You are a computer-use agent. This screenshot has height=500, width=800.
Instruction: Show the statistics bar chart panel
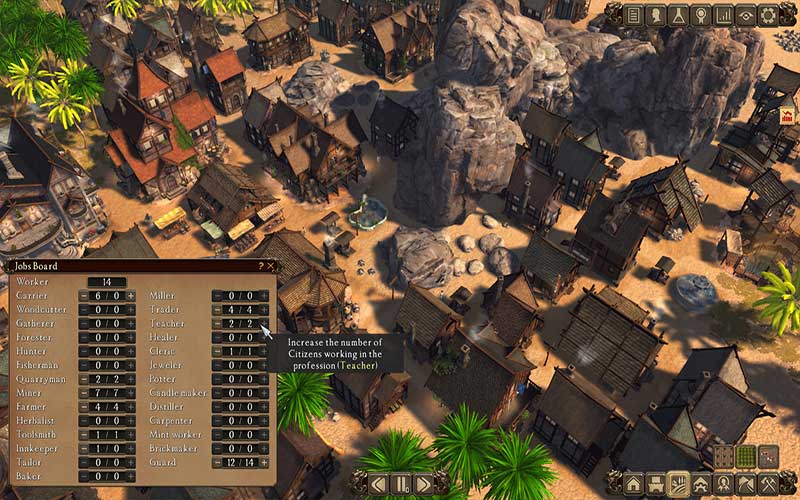tap(721, 15)
